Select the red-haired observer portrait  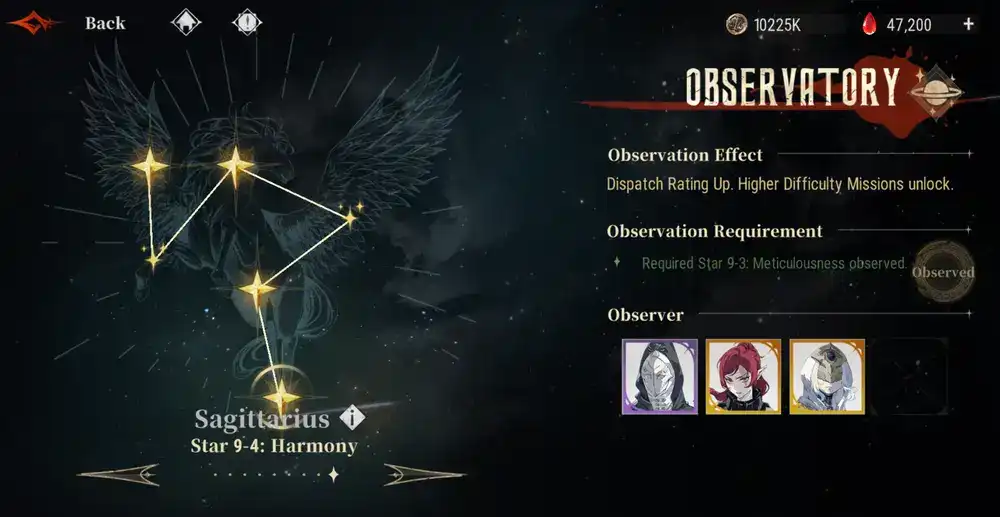[x=729, y=377]
